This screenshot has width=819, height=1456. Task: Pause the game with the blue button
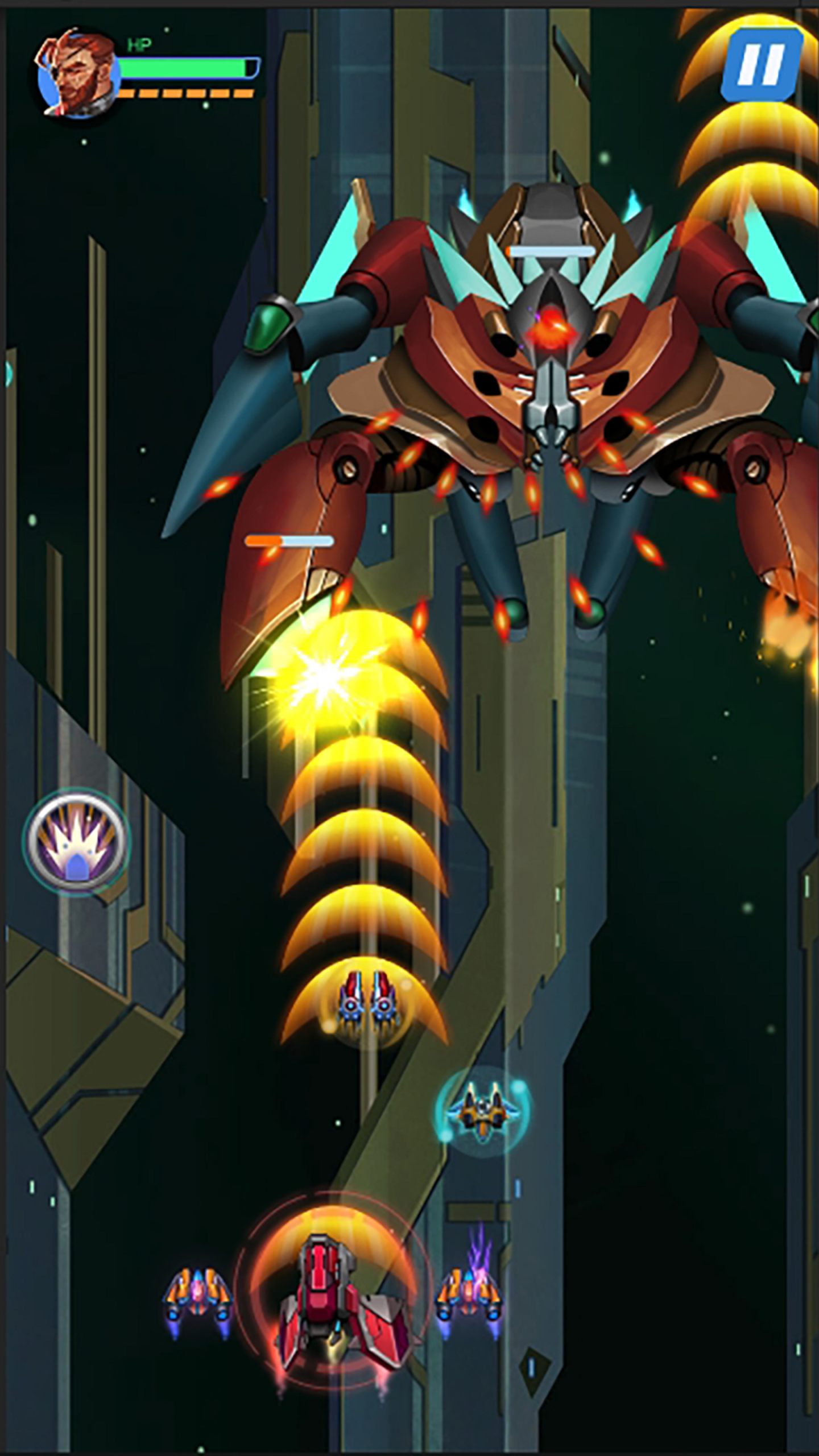point(761,64)
